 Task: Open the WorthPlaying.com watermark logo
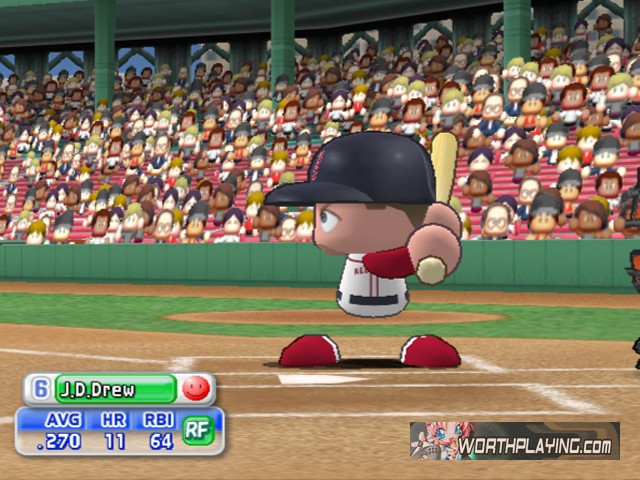tap(514, 441)
